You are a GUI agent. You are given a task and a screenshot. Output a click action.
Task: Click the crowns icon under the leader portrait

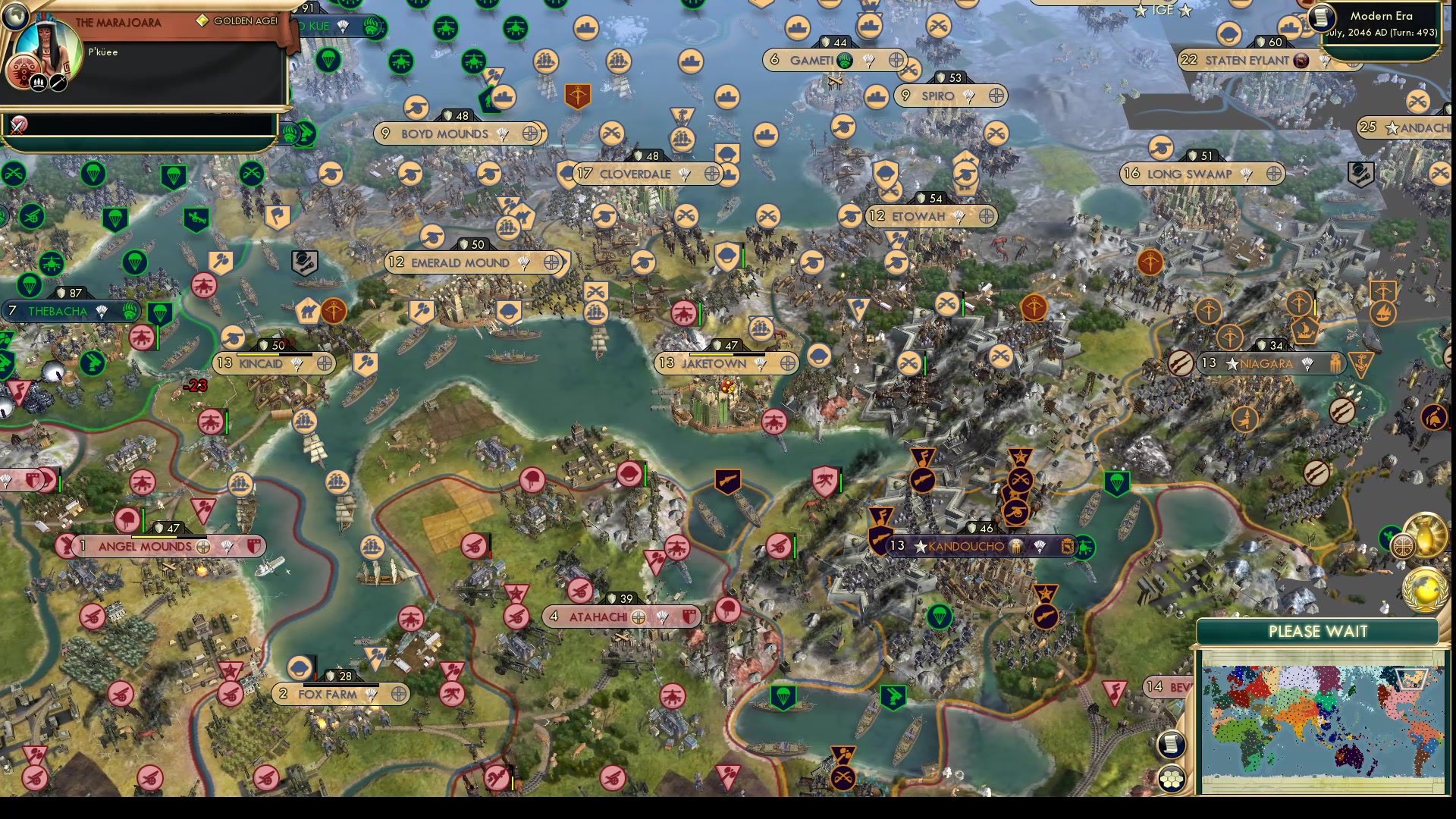39,83
